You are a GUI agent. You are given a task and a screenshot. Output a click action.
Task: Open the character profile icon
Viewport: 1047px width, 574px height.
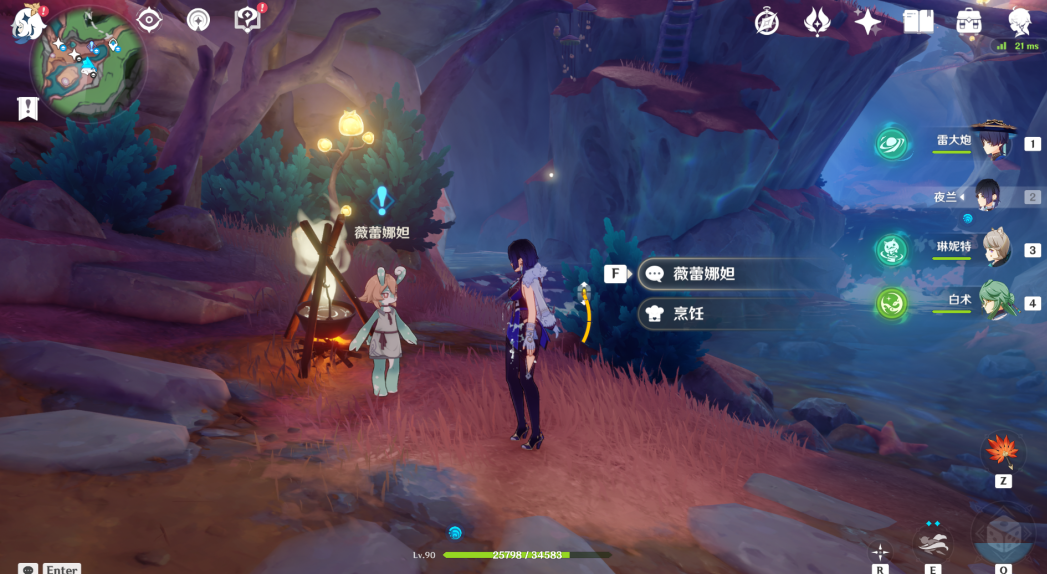(1020, 21)
